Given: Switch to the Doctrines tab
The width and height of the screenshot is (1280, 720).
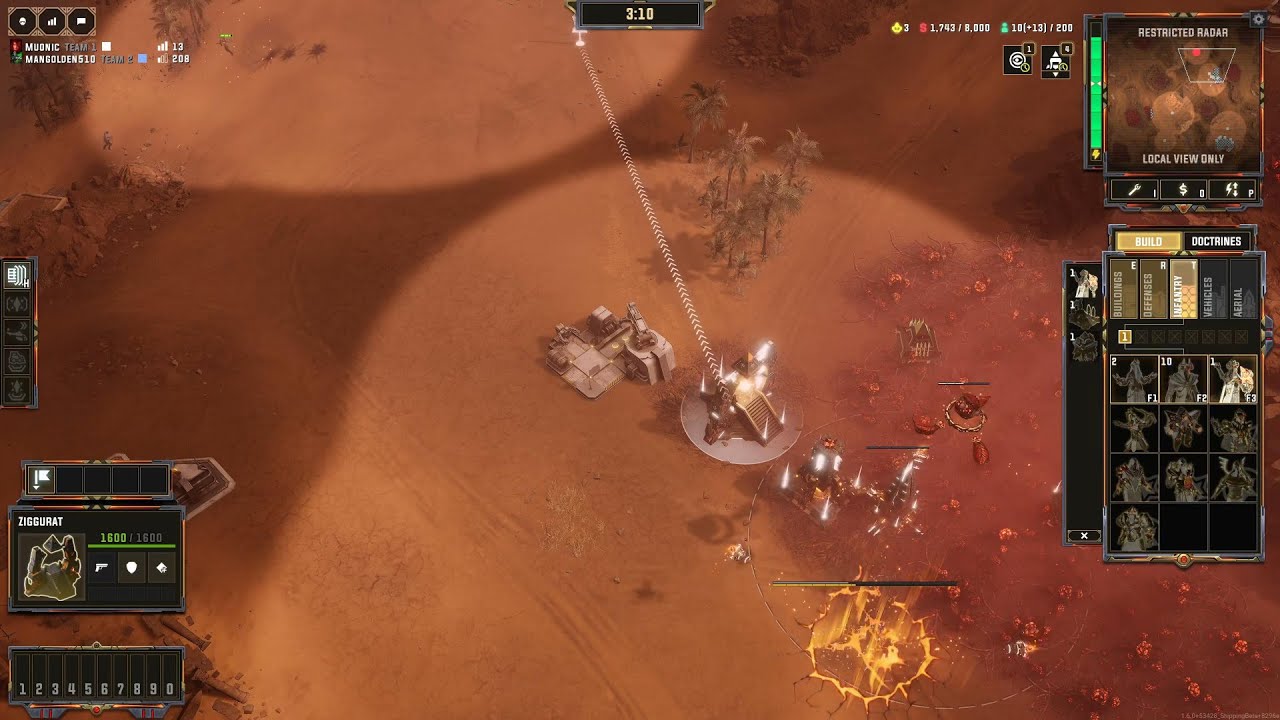Looking at the screenshot, I should [1216, 241].
